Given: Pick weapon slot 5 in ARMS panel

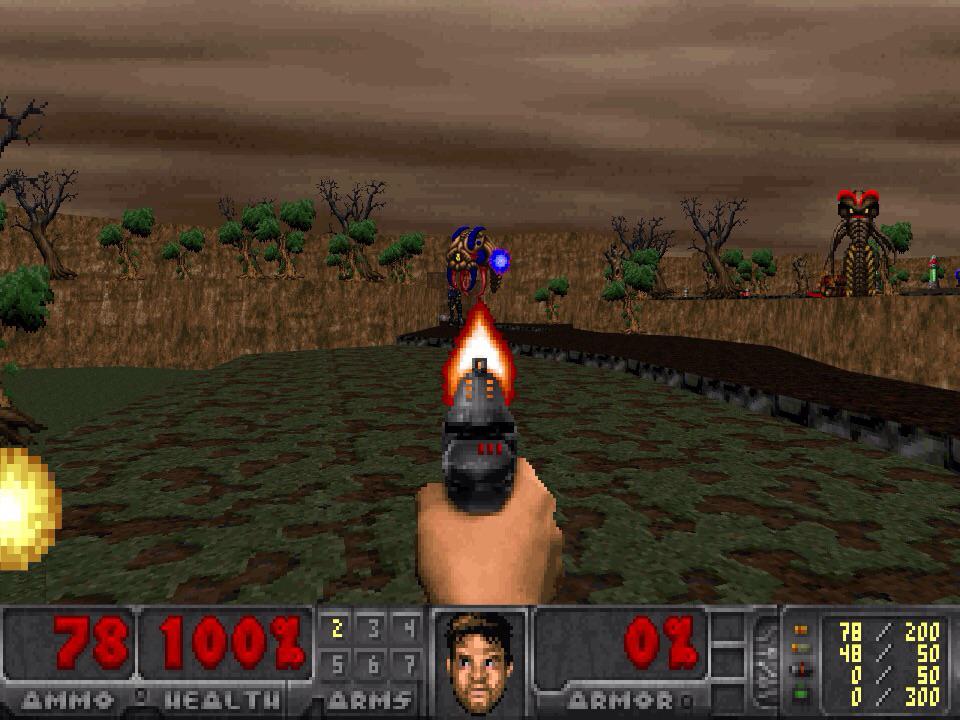Looking at the screenshot, I should click(337, 663).
